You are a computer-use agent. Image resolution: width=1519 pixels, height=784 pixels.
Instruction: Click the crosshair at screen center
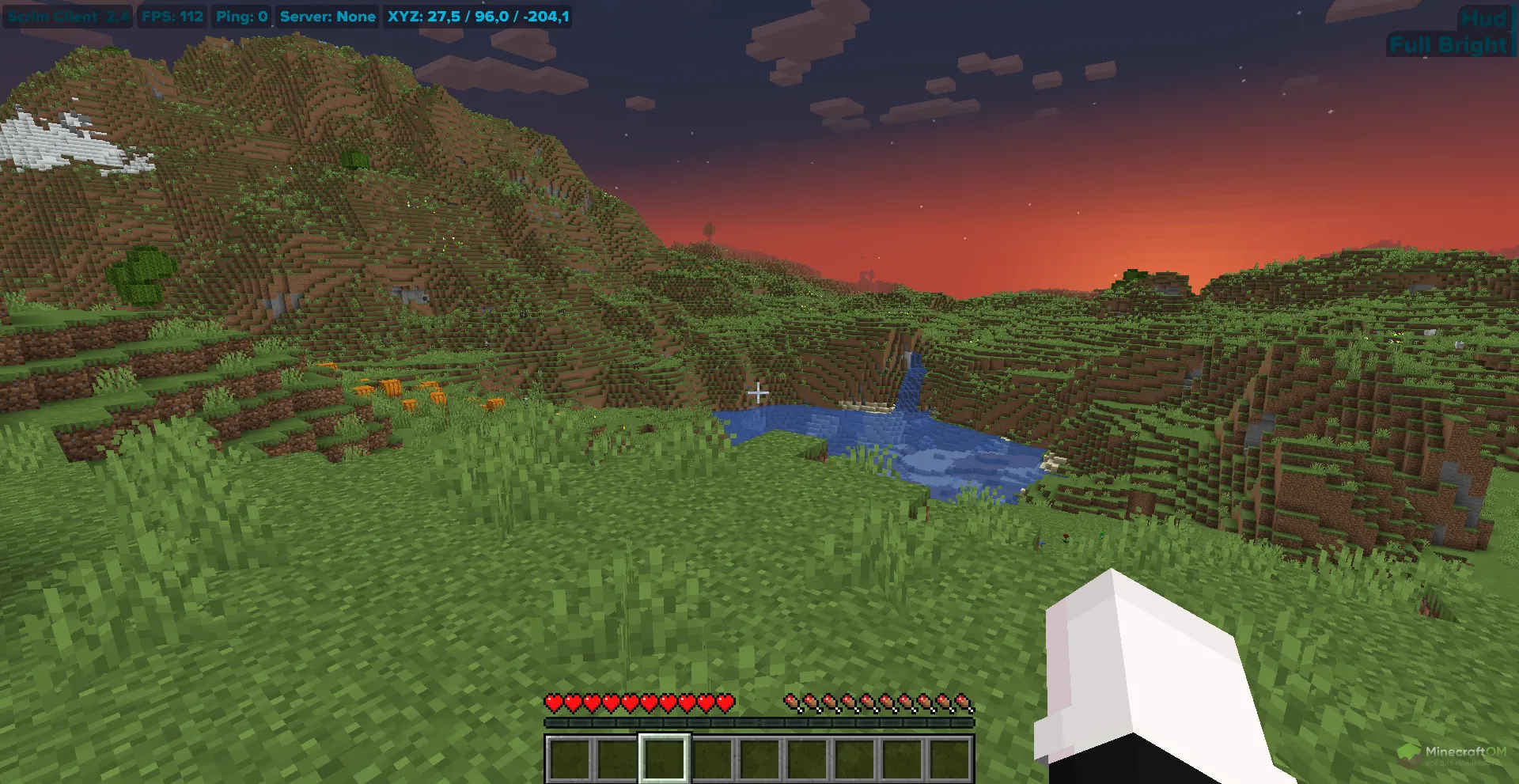coord(759,392)
